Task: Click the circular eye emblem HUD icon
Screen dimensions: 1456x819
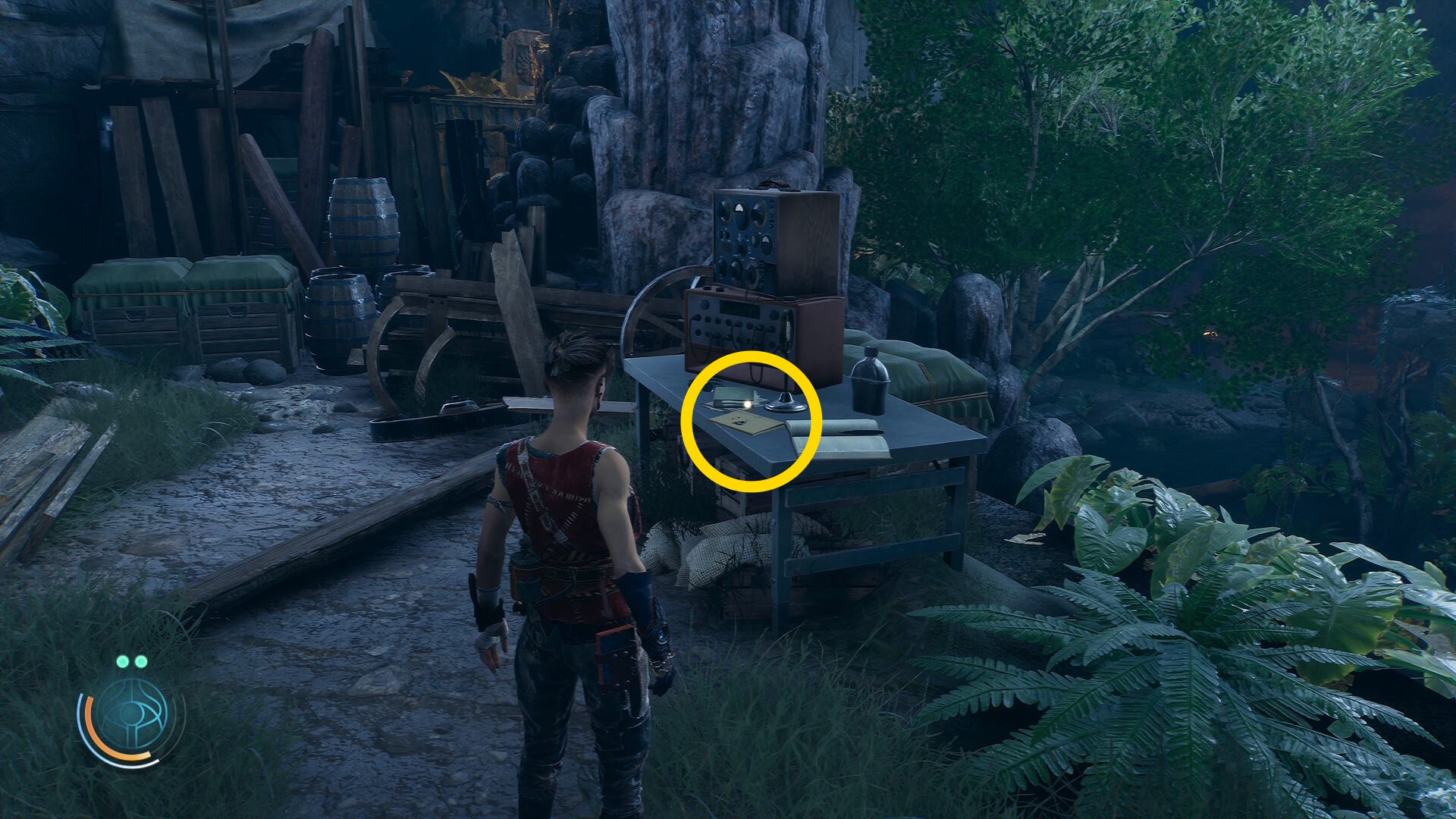Action: (132, 715)
